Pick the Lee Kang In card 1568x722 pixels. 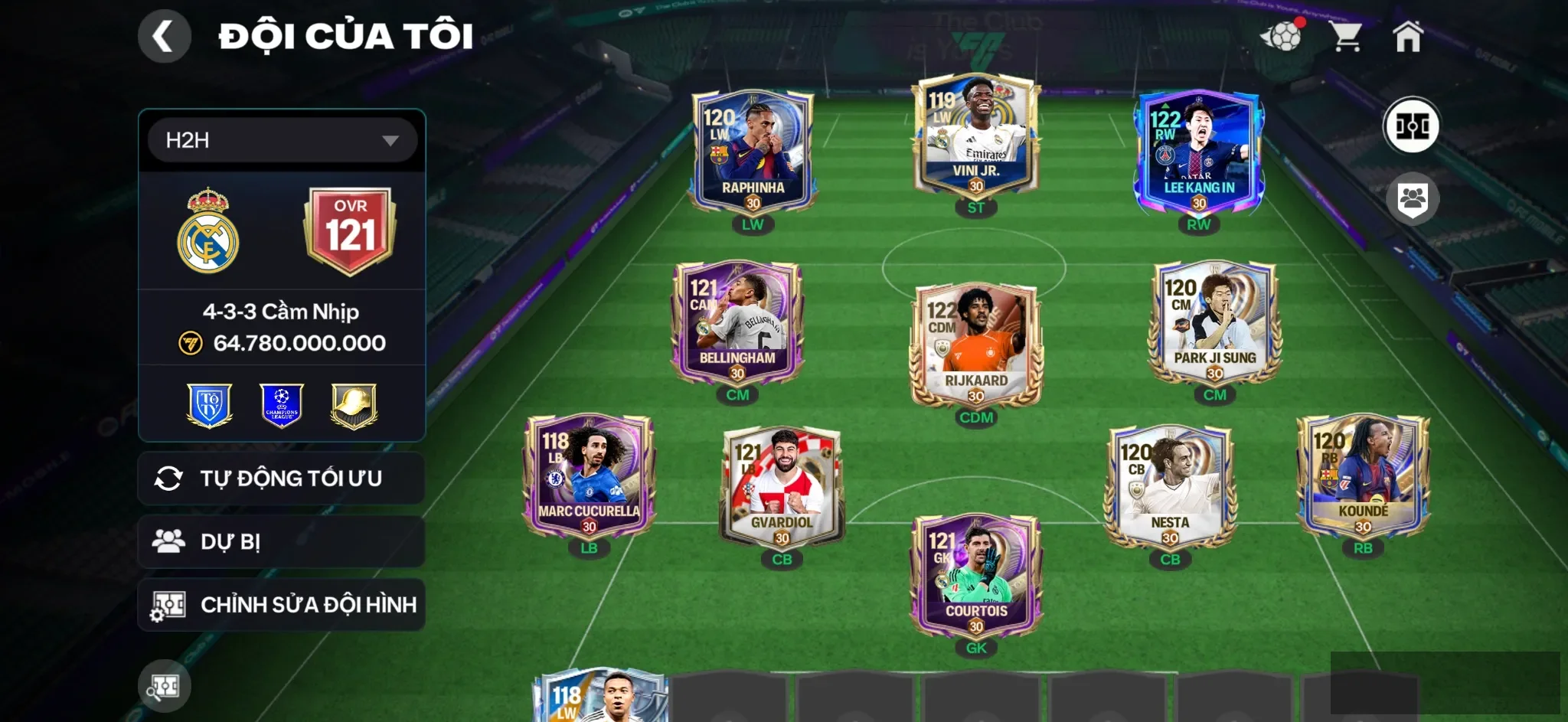tap(1198, 153)
